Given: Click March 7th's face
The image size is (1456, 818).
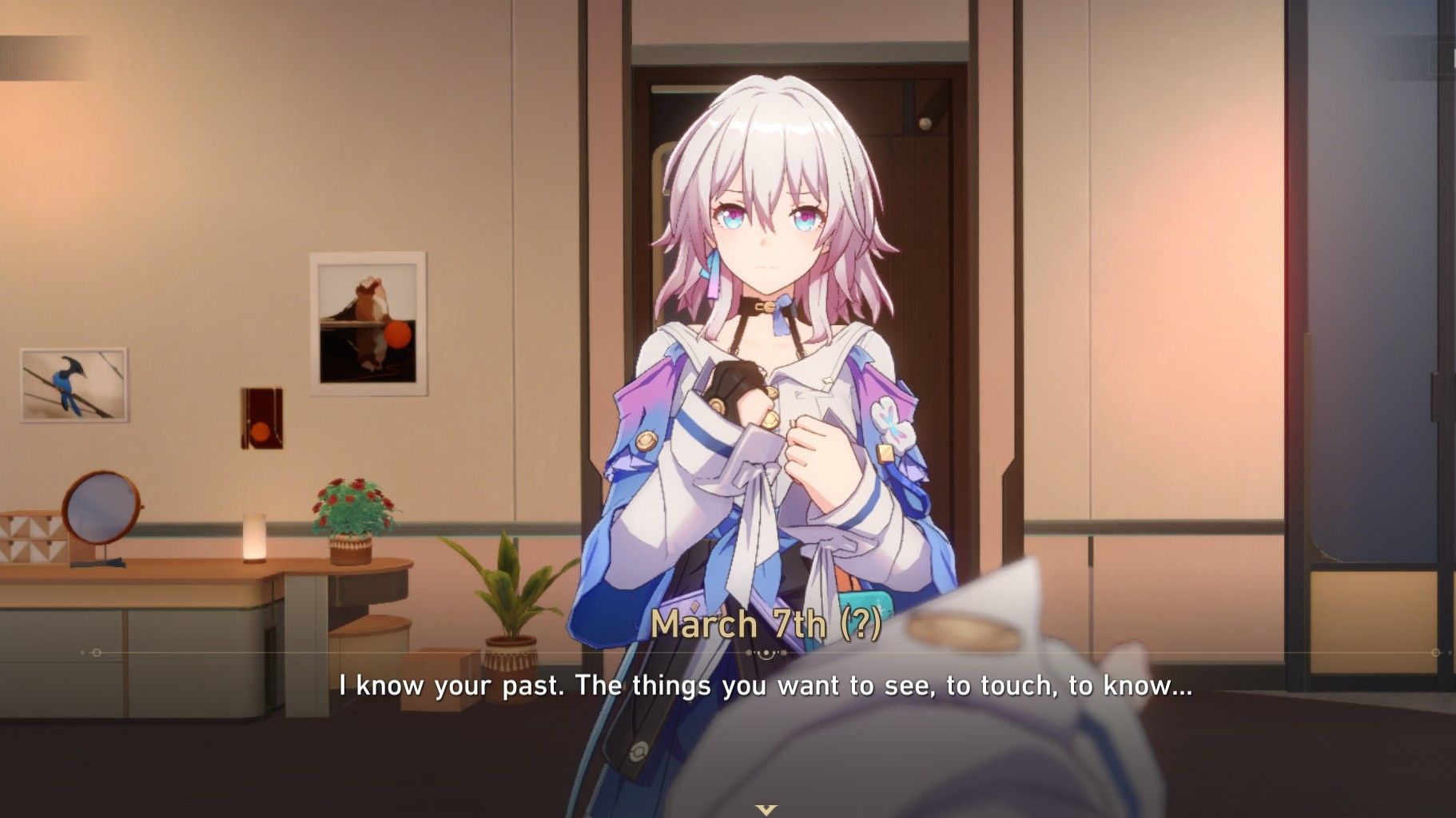Looking at the screenshot, I should [767, 232].
